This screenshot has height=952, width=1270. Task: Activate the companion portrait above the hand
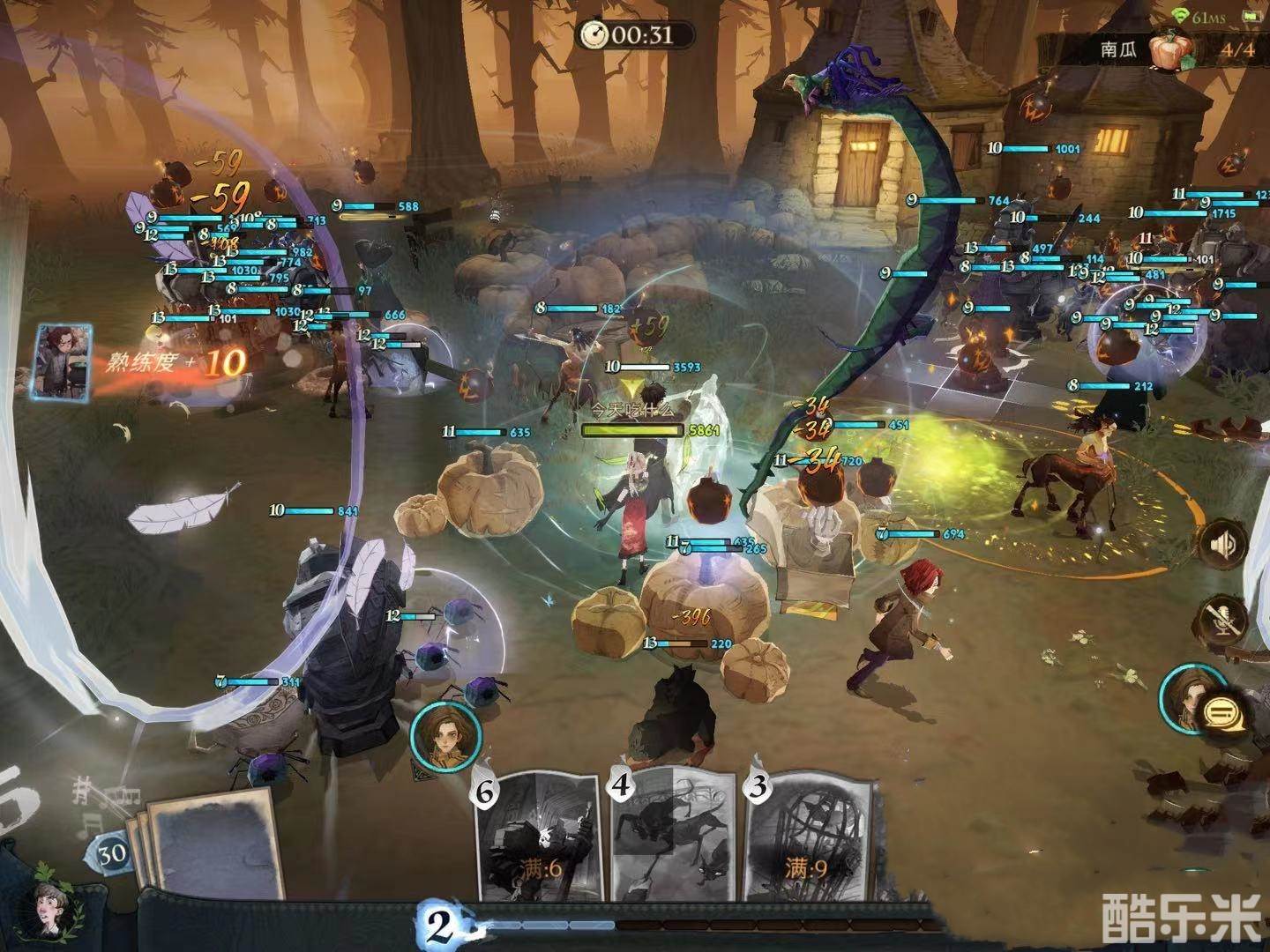pyautogui.click(x=446, y=730)
